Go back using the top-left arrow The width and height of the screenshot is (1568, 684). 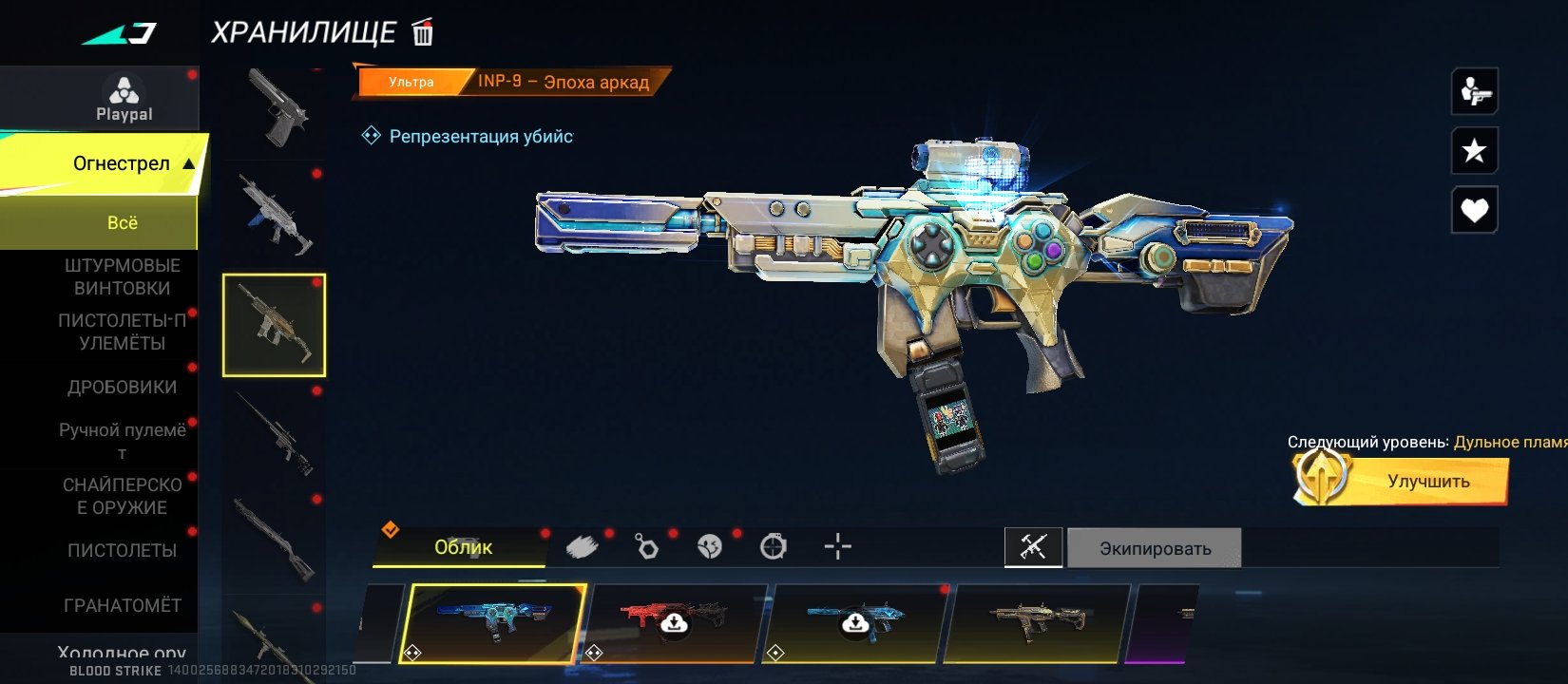point(120,35)
